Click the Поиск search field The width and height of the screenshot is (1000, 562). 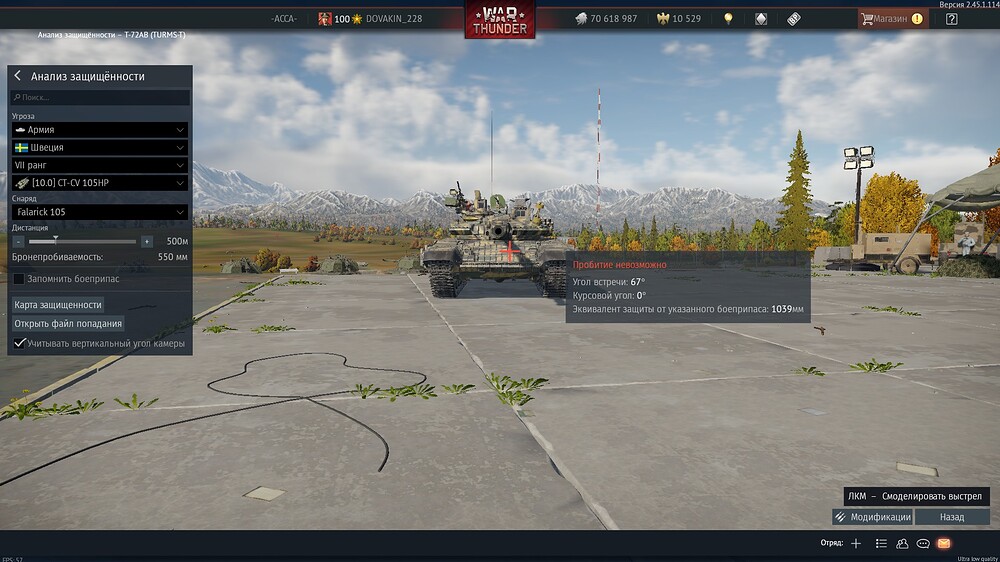point(100,98)
